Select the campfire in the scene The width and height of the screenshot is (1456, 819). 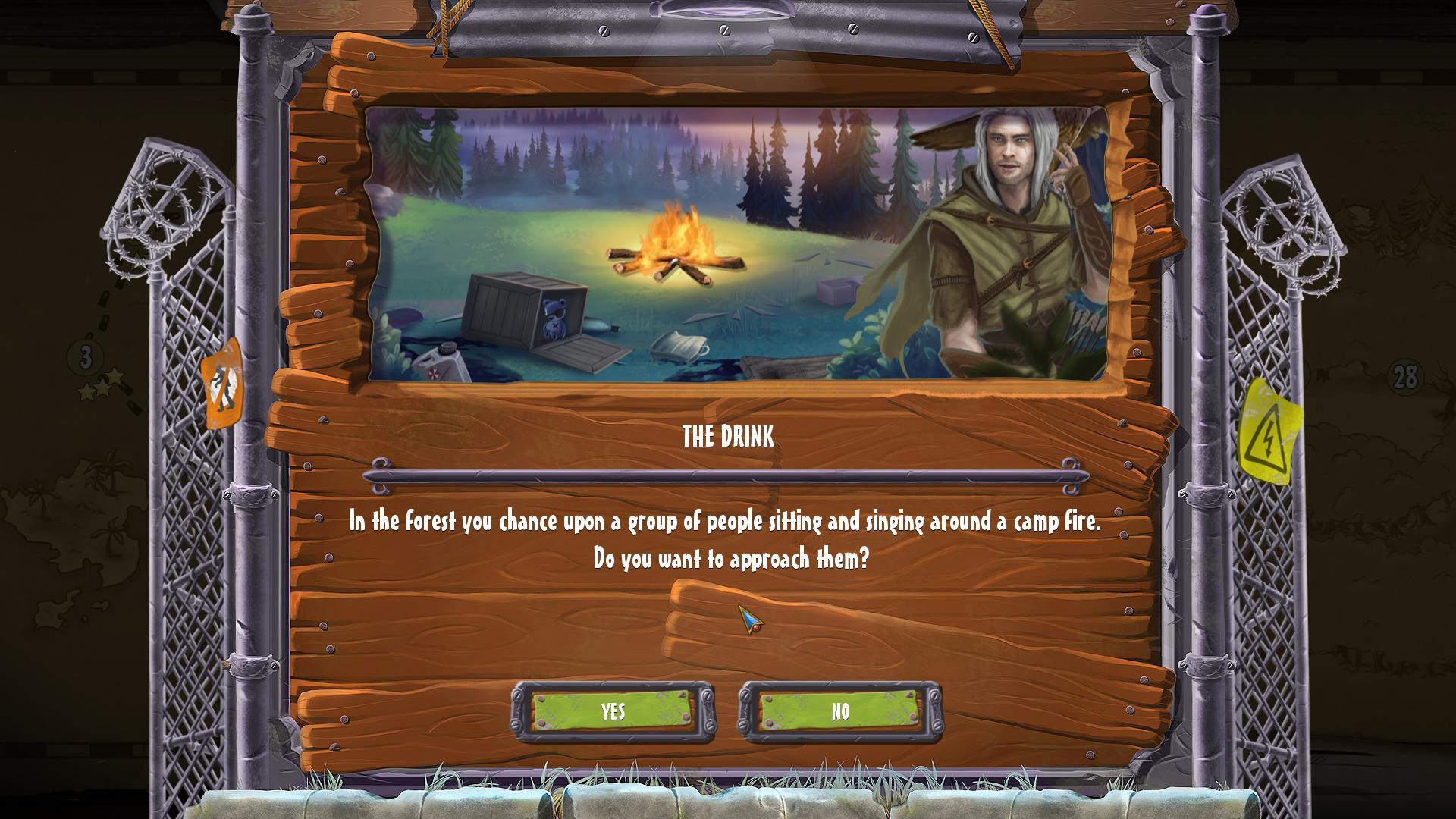(679, 243)
